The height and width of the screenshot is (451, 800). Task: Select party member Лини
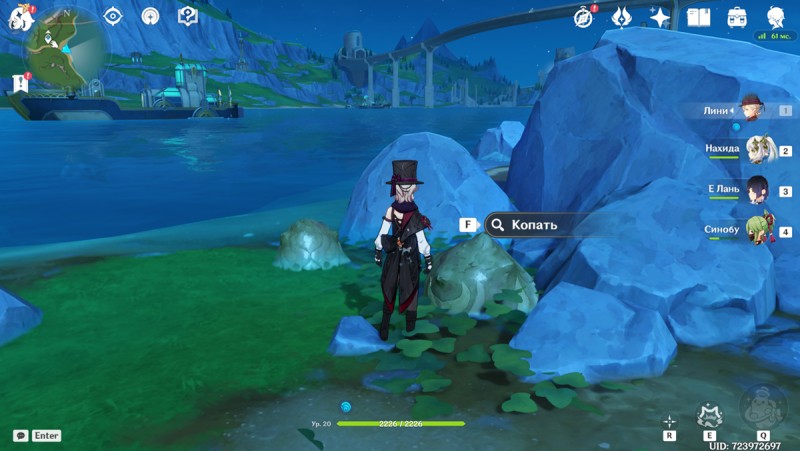(x=752, y=111)
